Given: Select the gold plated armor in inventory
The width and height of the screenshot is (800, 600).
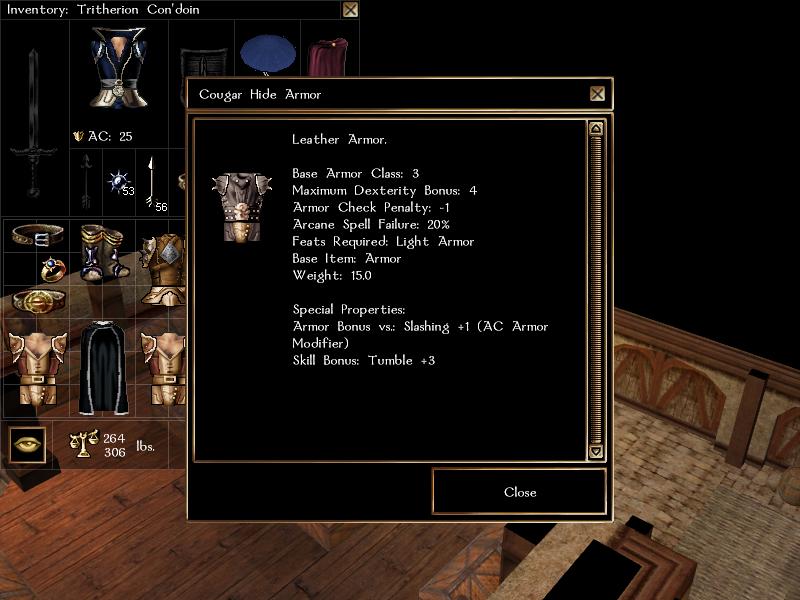Looking at the screenshot, I should [163, 268].
